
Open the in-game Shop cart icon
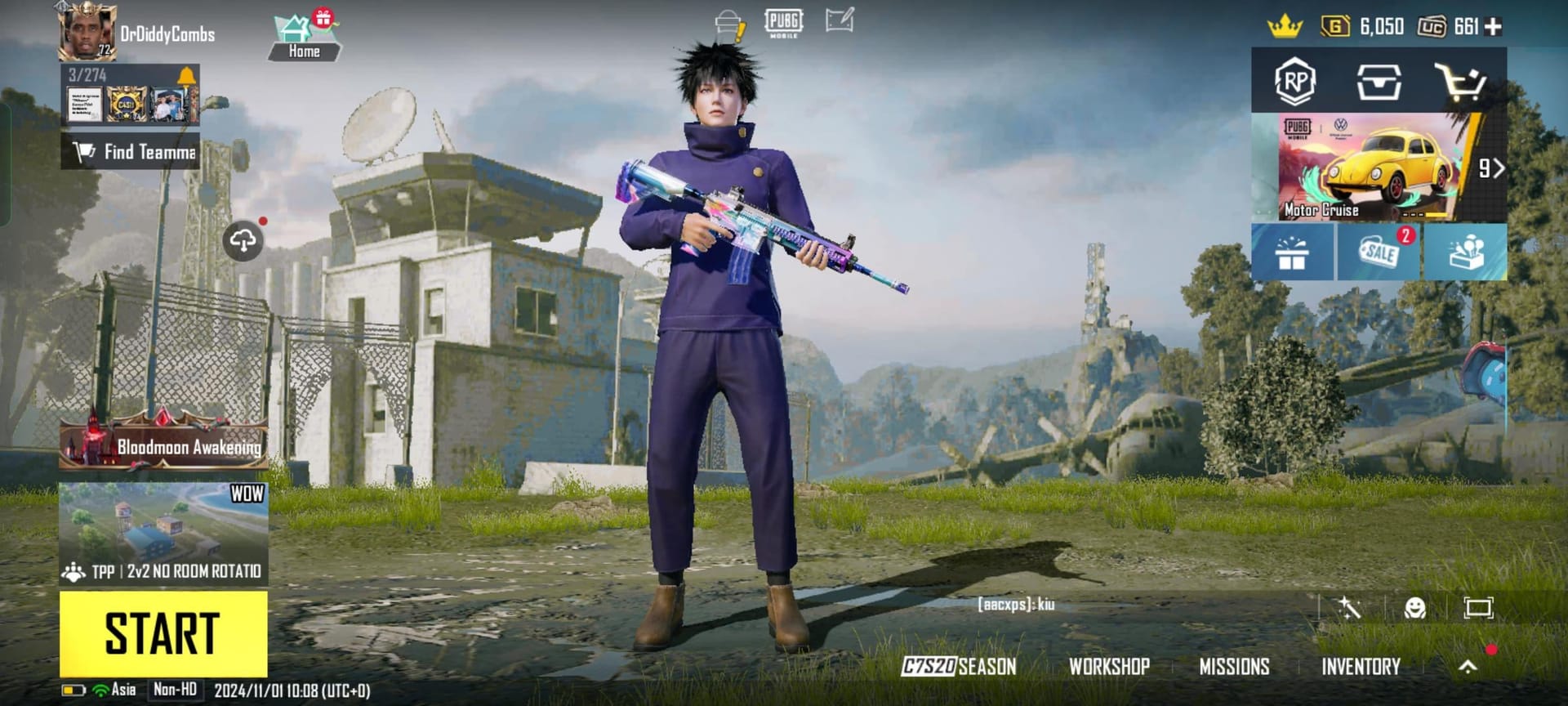pos(1466,81)
